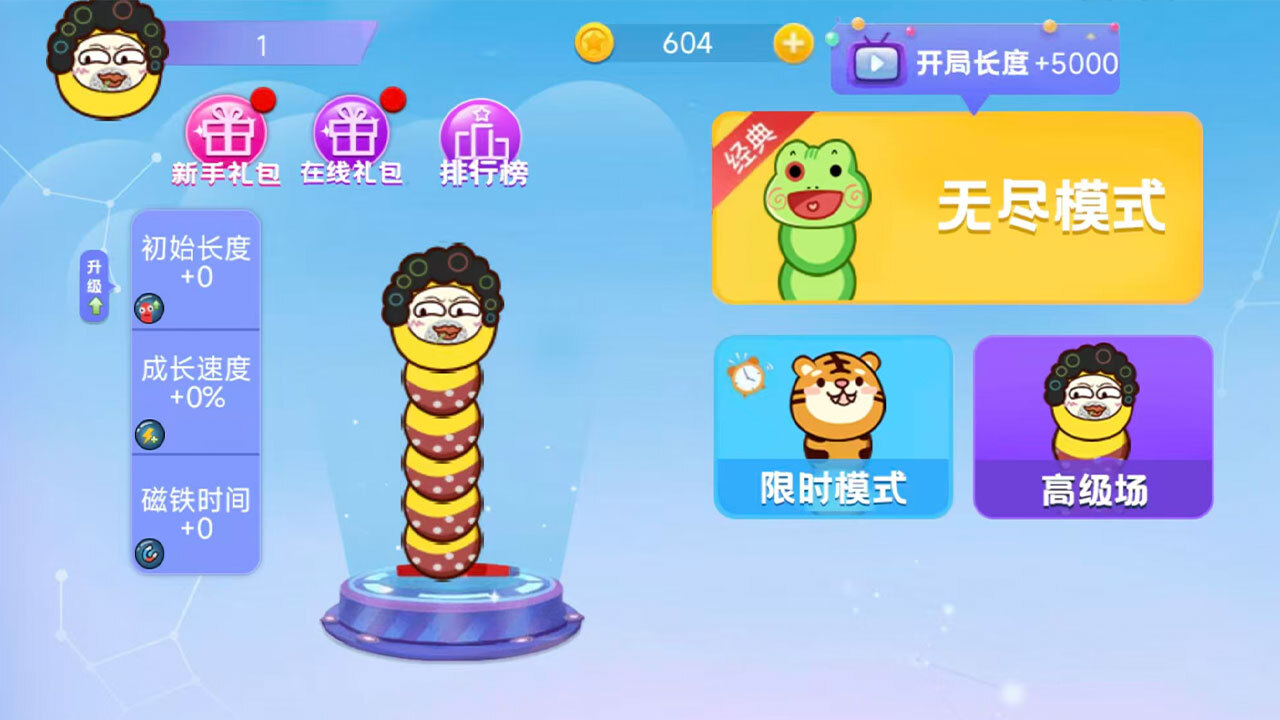Open the 在线礼包 online gift pack icon
Screen dimensions: 1280x720
click(x=353, y=135)
